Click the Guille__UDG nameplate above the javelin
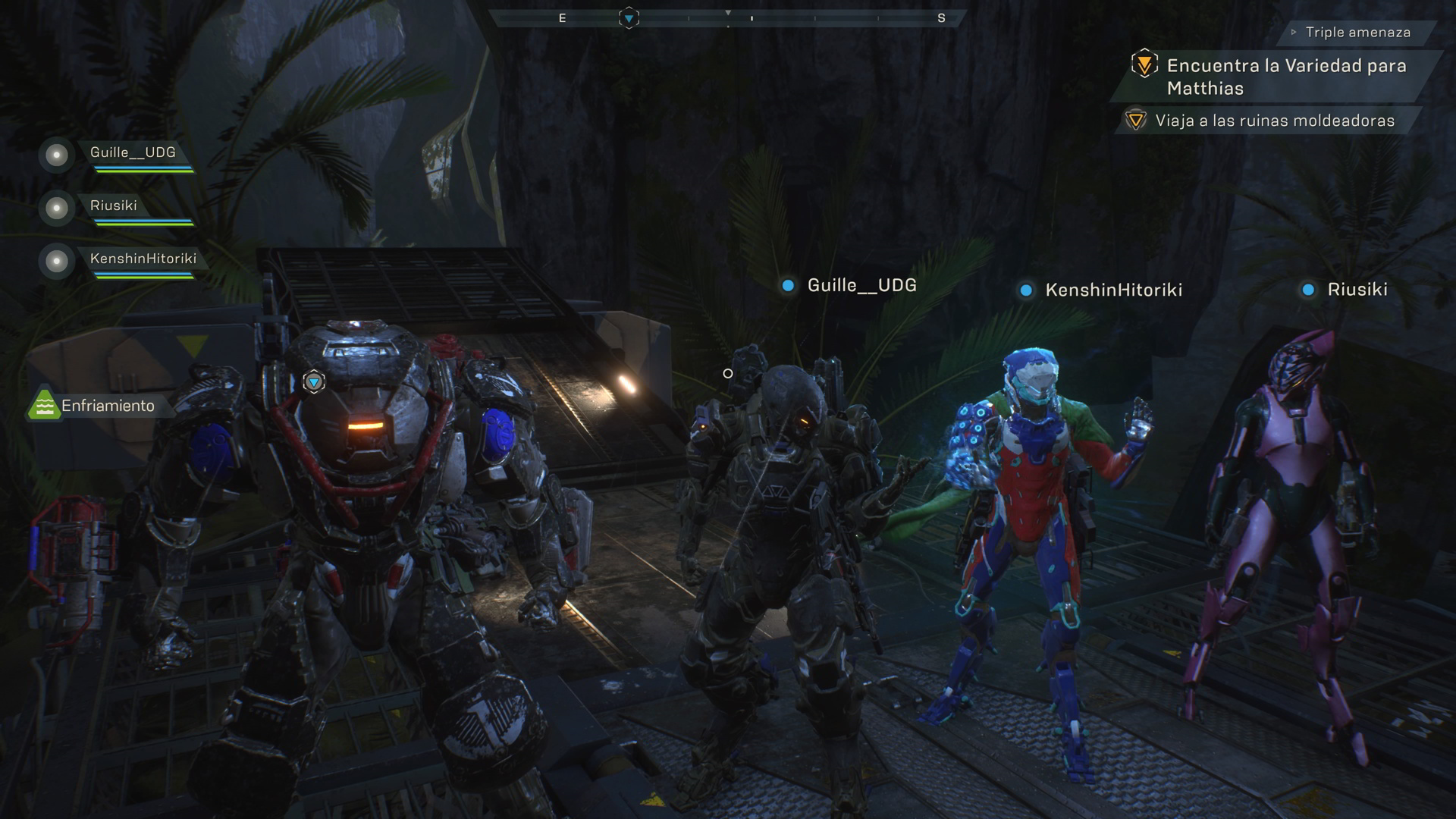The width and height of the screenshot is (1456, 819). [861, 286]
